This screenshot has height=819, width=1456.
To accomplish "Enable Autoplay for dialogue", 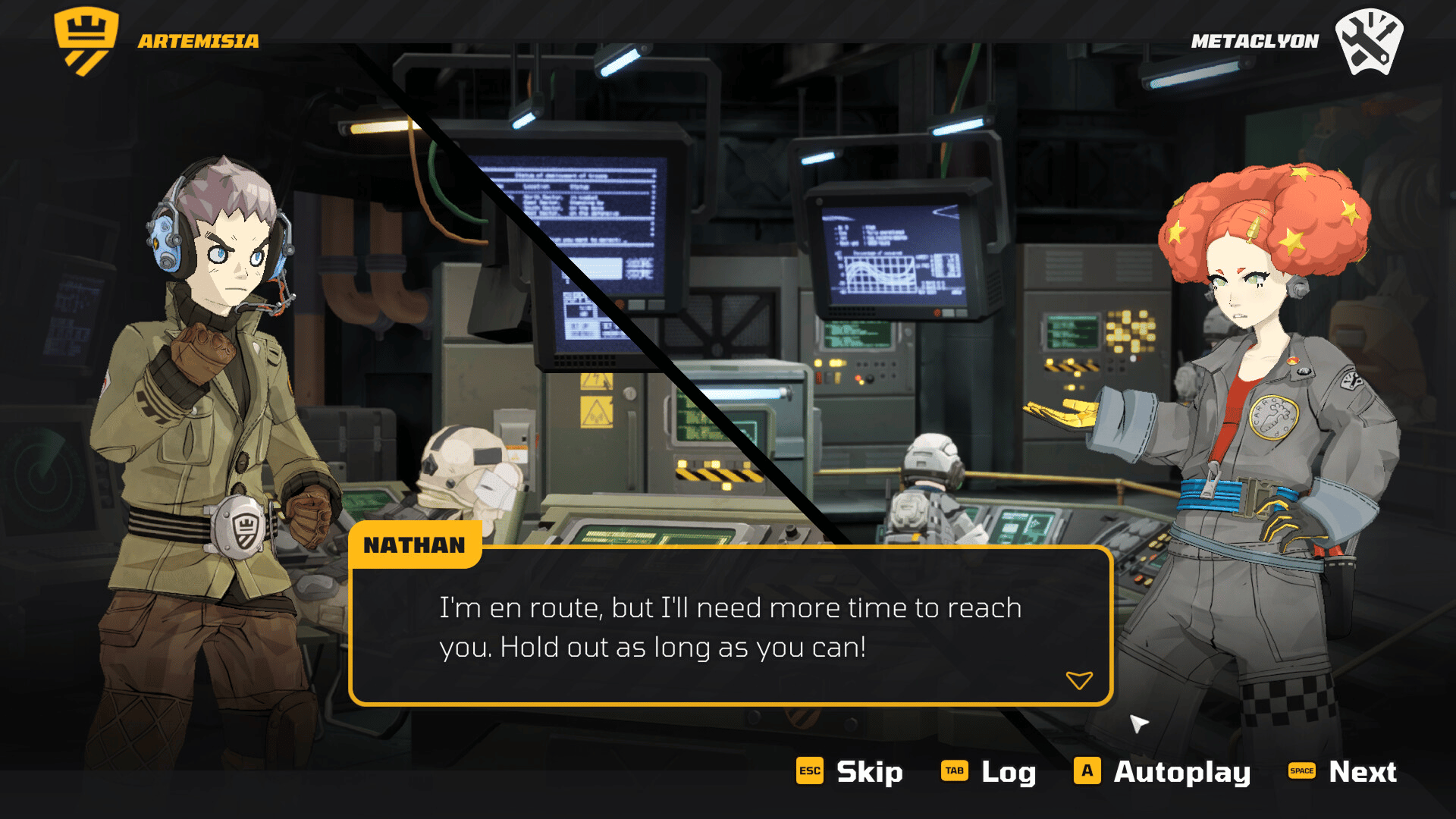I will tap(1162, 771).
